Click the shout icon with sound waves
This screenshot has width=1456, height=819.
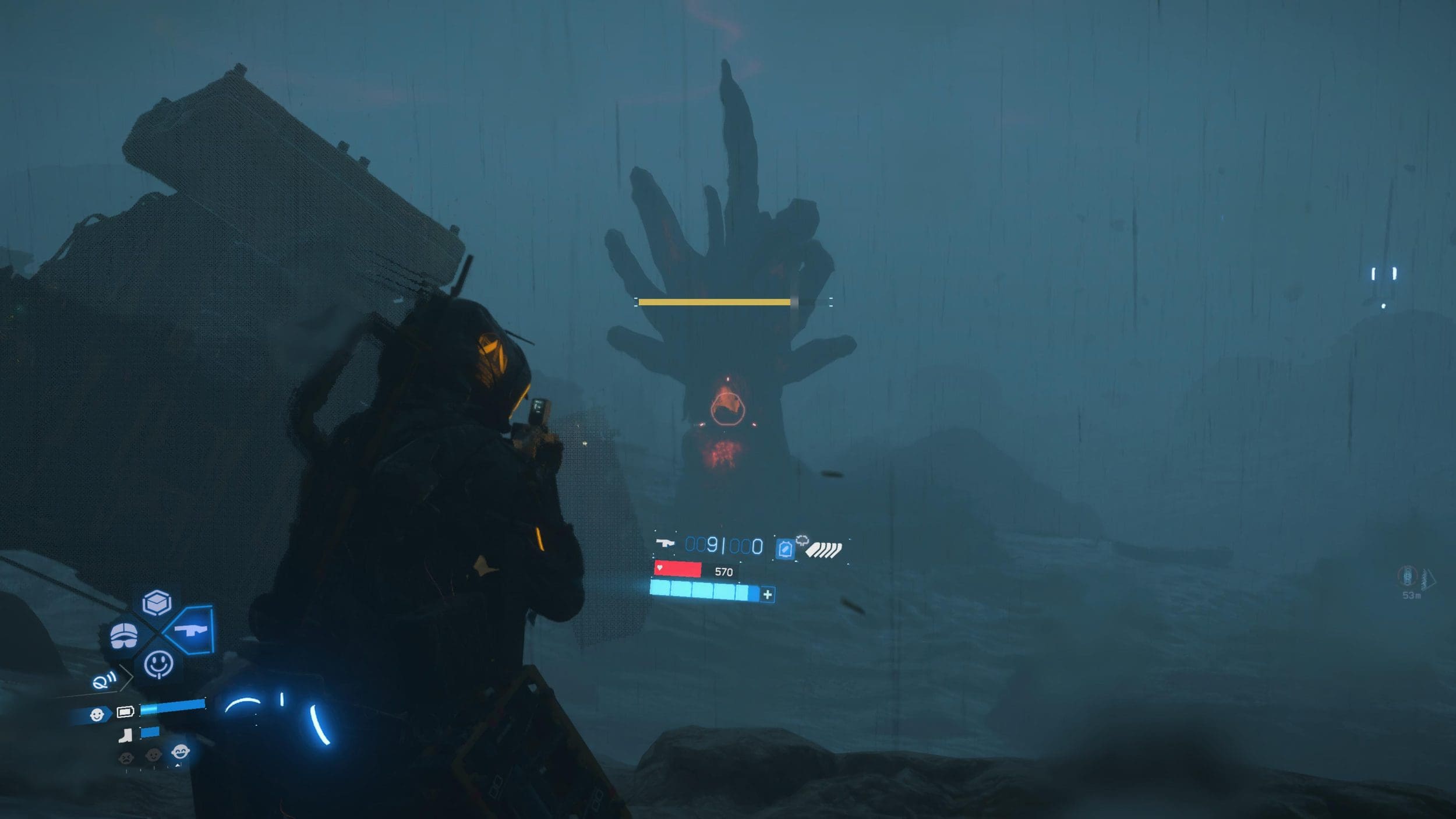click(x=104, y=680)
